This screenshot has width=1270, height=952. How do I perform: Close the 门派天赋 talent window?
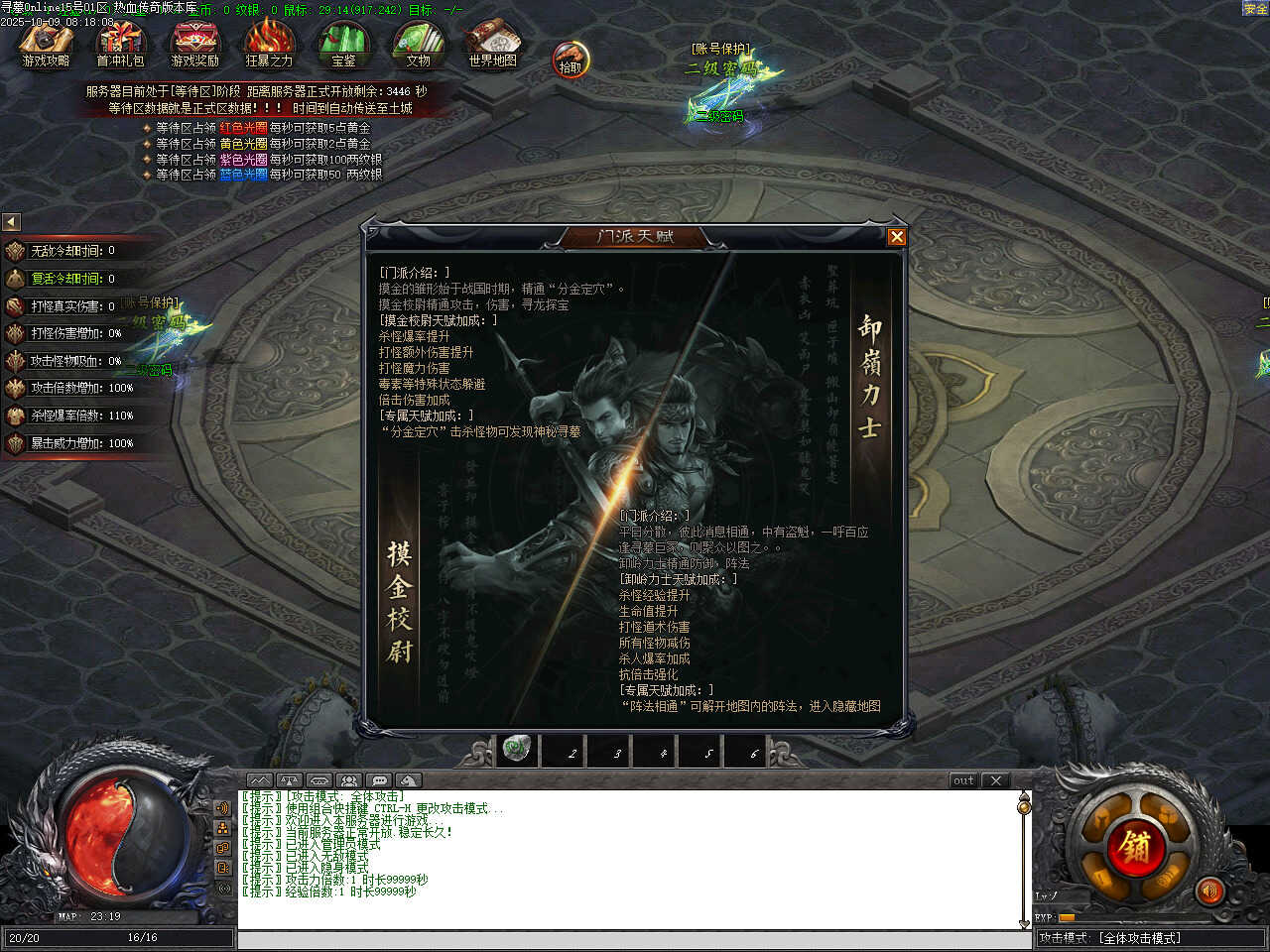896,236
